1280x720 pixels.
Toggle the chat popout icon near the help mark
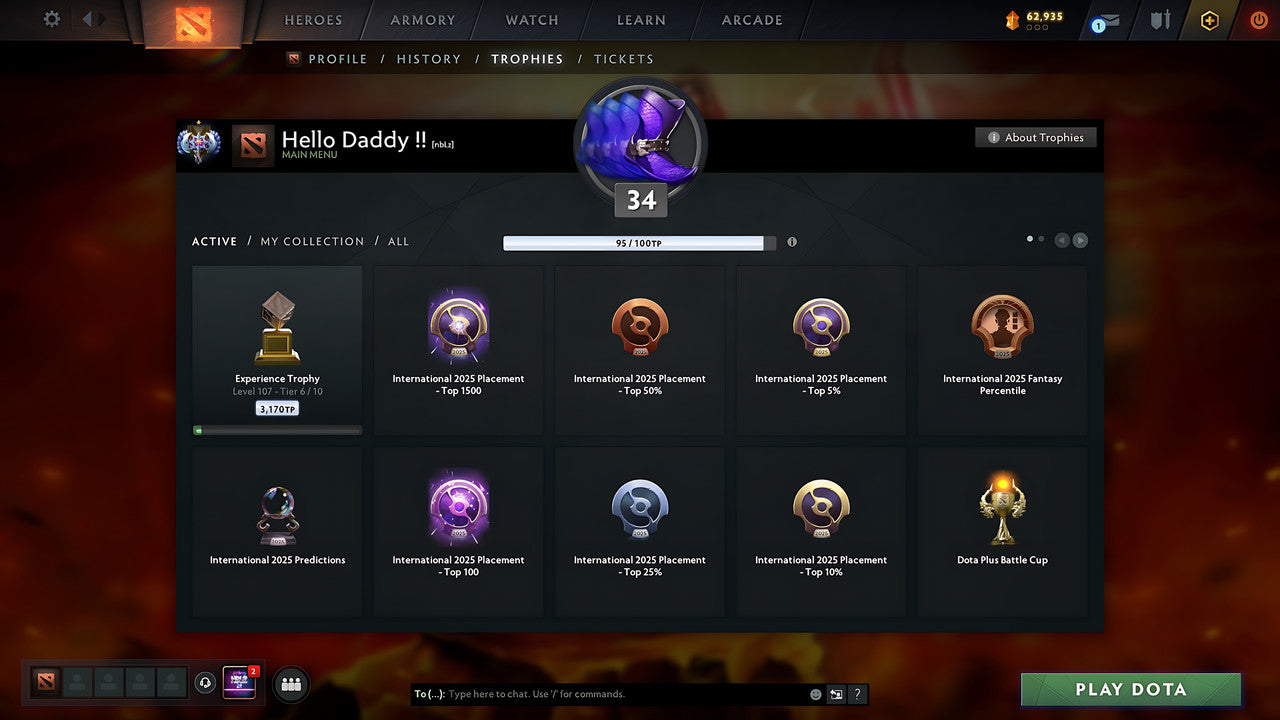836,693
